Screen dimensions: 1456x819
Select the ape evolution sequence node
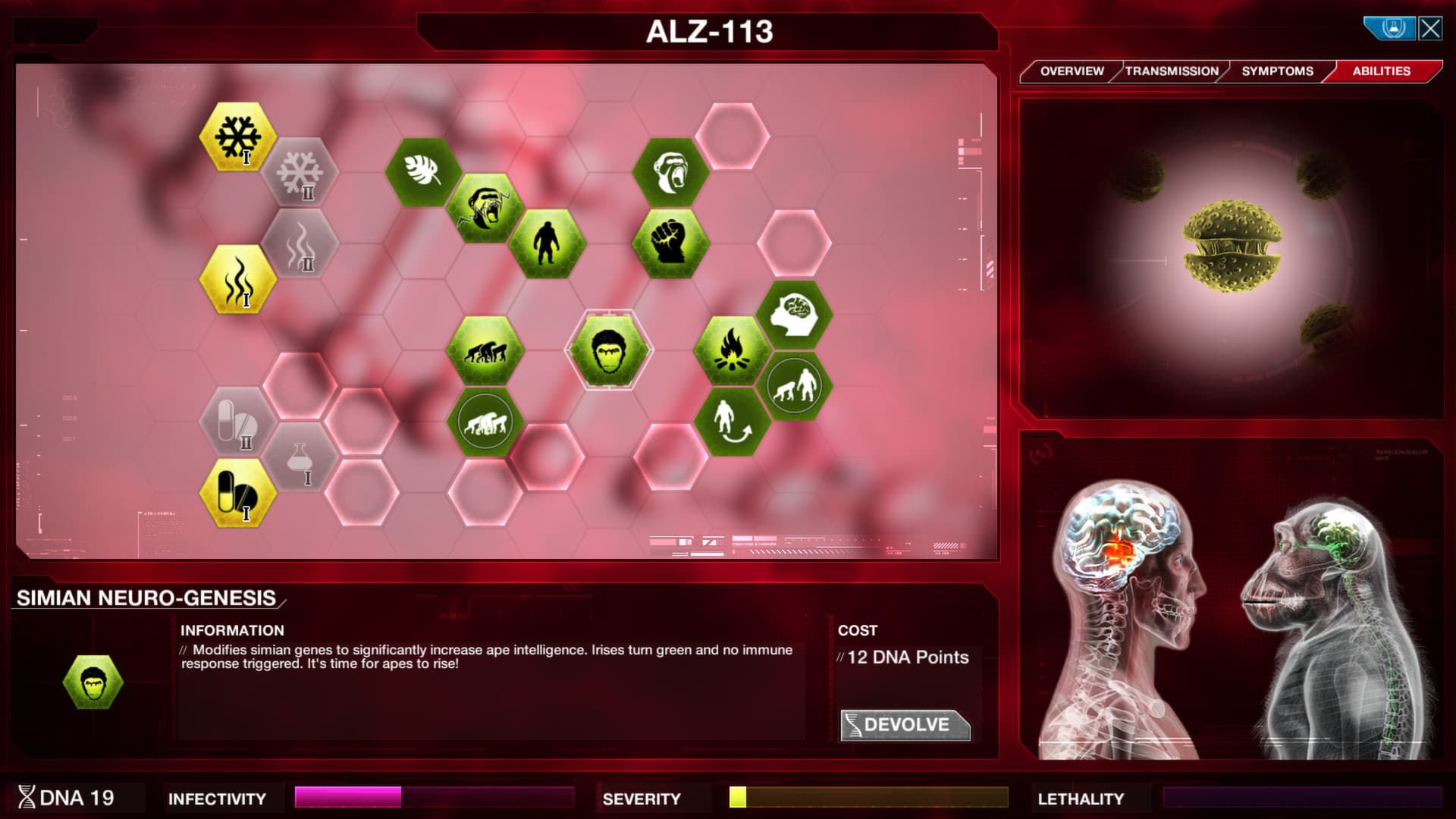[x=485, y=349]
